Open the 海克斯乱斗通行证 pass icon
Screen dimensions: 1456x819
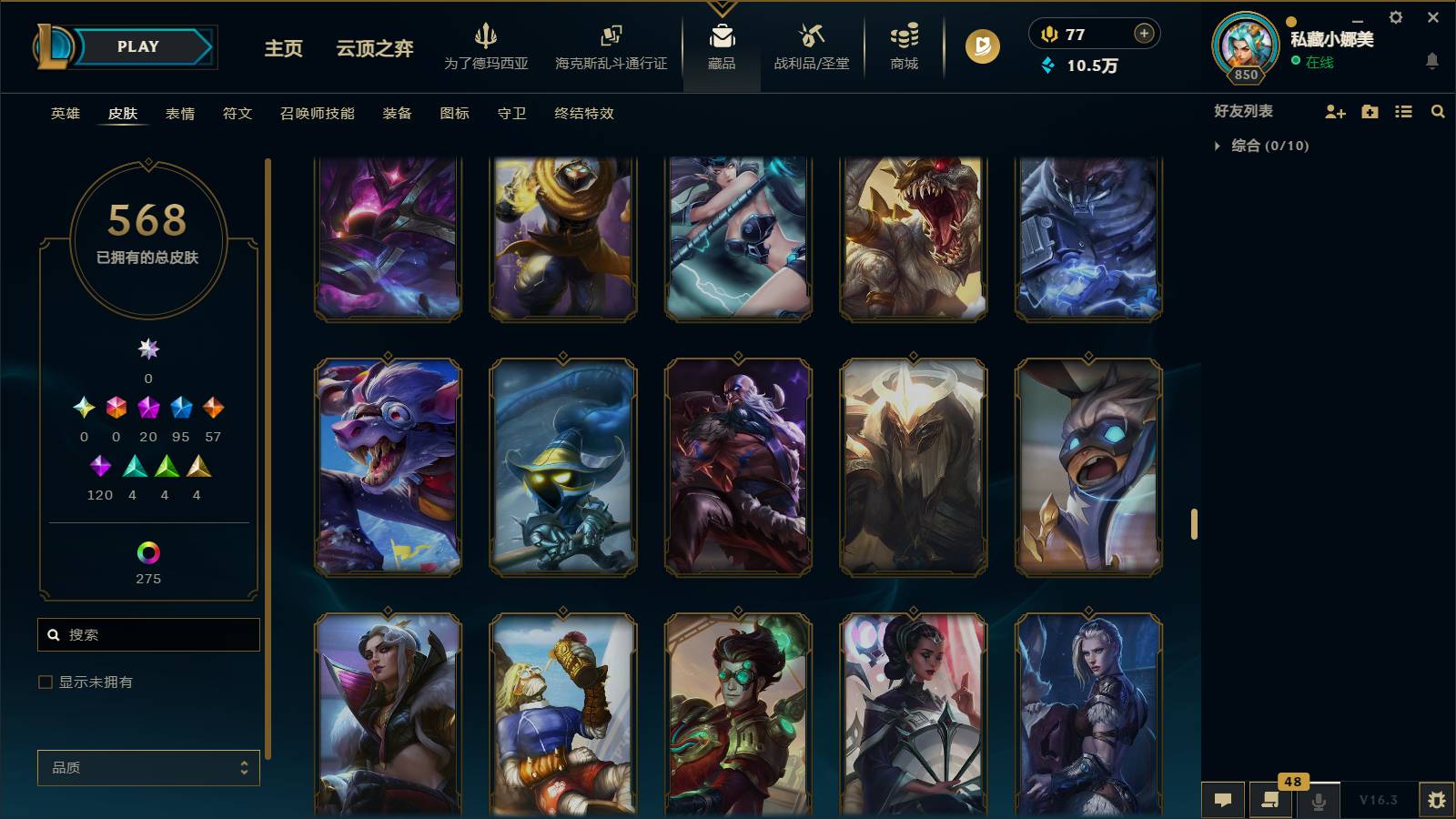click(608, 45)
